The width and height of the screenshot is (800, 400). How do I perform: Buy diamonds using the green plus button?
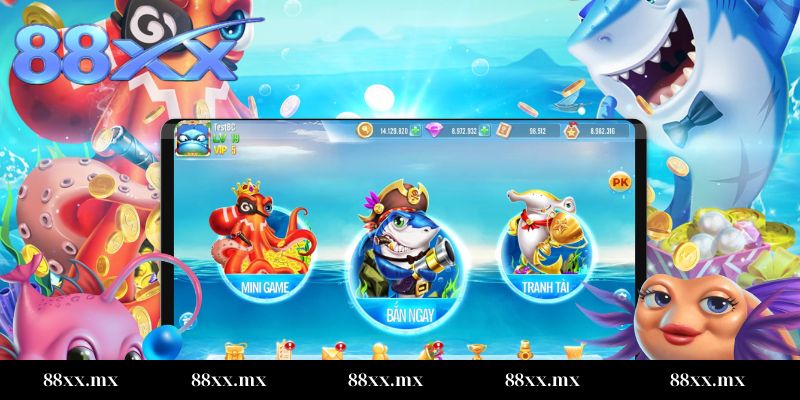pyautogui.click(x=484, y=131)
